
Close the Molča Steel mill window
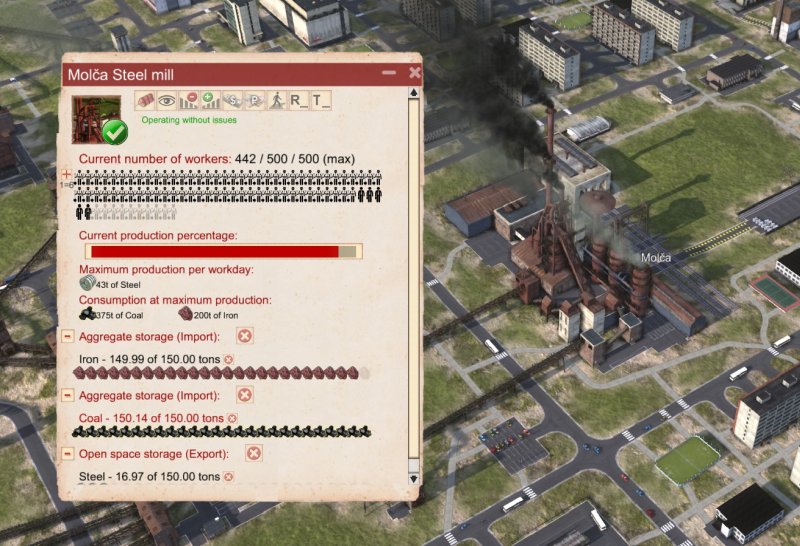[x=415, y=73]
